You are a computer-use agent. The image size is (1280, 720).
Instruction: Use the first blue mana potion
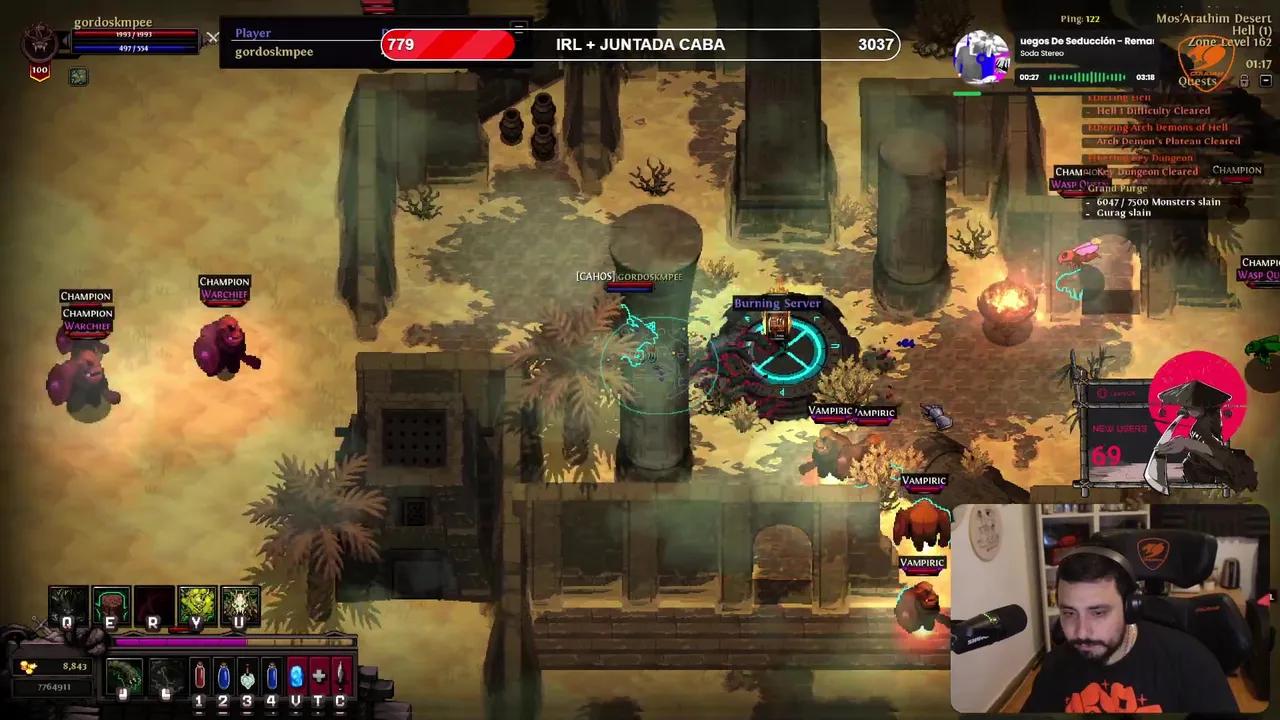(223, 677)
